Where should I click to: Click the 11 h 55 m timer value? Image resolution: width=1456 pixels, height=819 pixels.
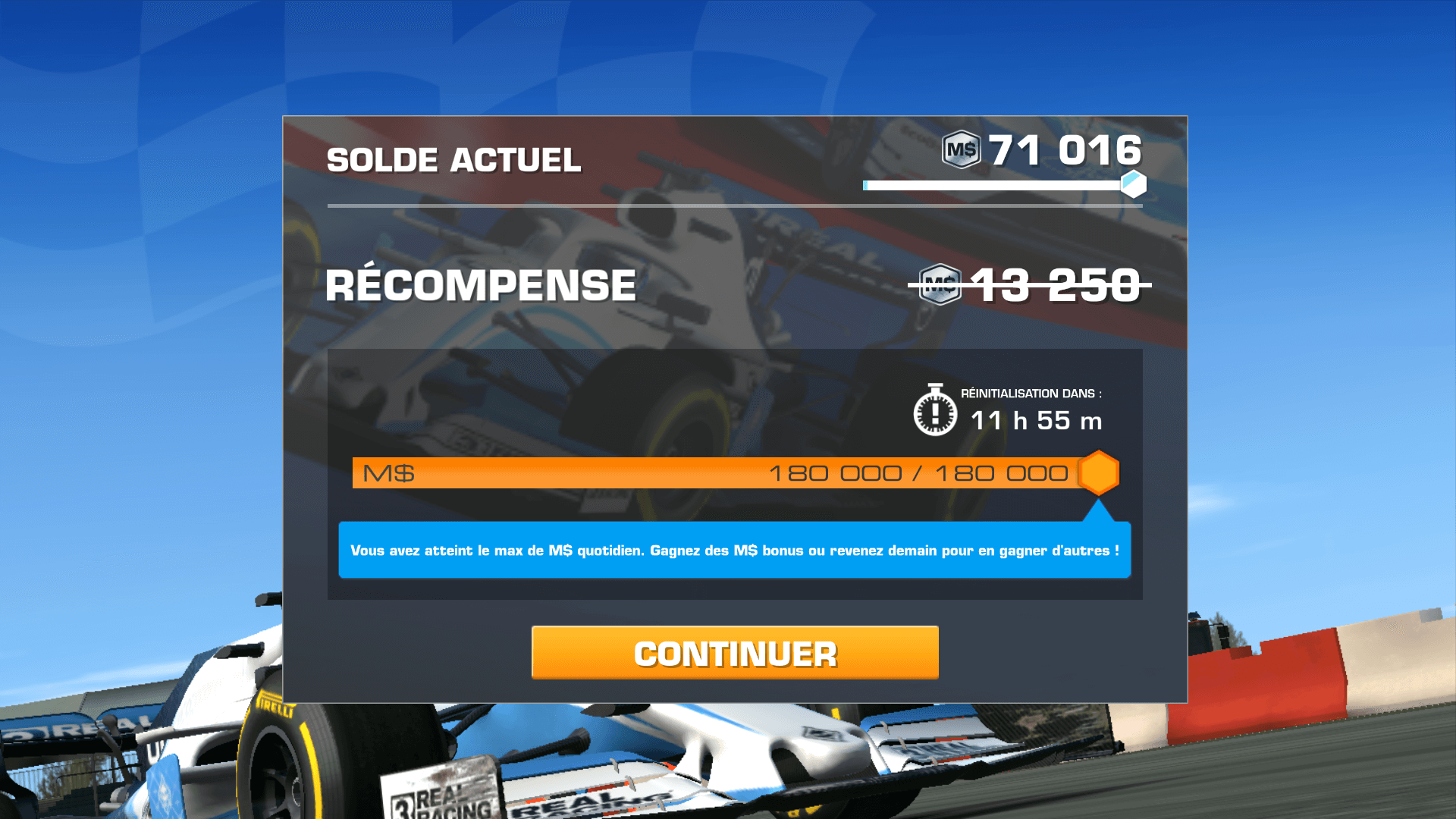1036,421
